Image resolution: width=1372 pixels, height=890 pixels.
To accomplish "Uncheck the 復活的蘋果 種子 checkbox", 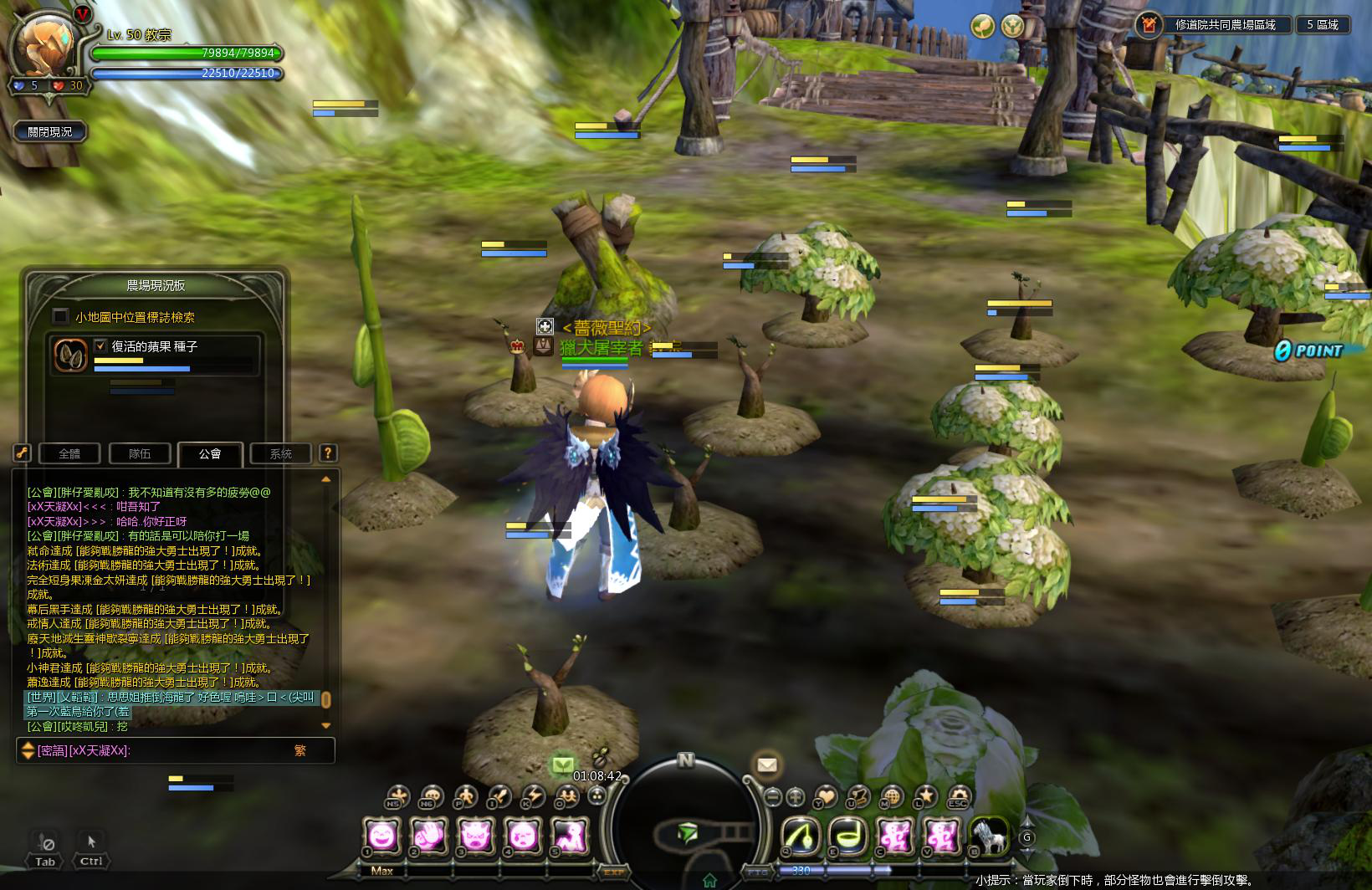I will (x=101, y=345).
